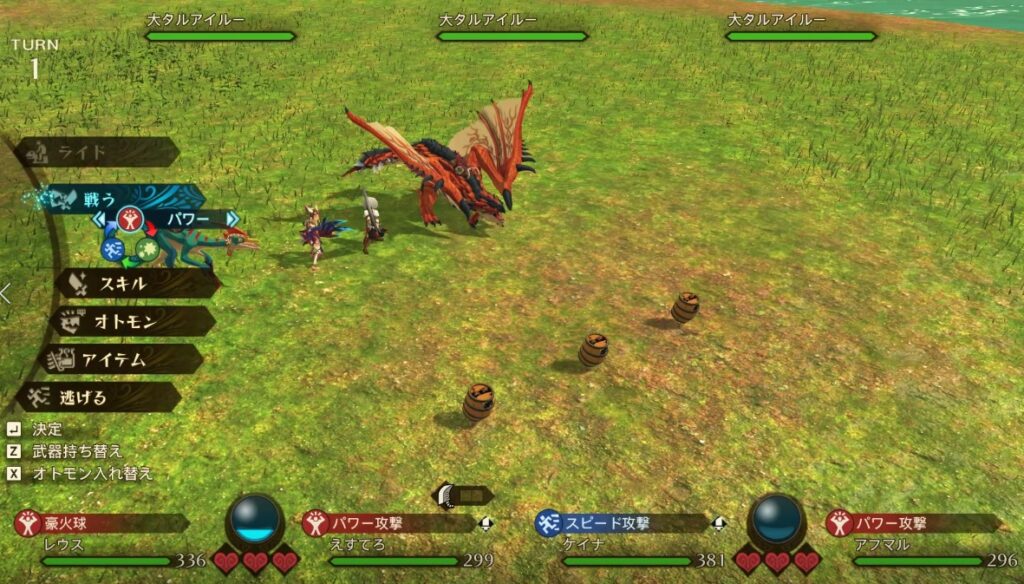Click the right arrow beside パワー

(231, 218)
